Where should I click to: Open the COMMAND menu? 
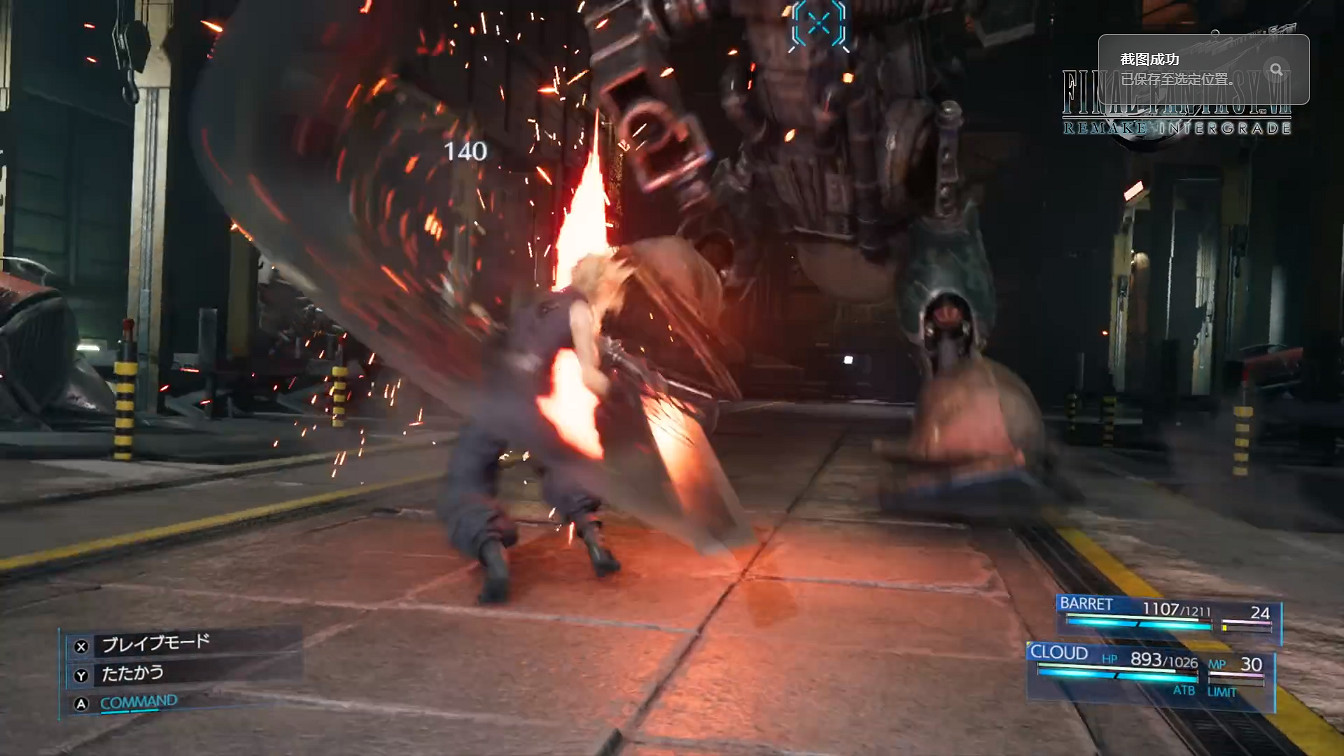tap(139, 701)
